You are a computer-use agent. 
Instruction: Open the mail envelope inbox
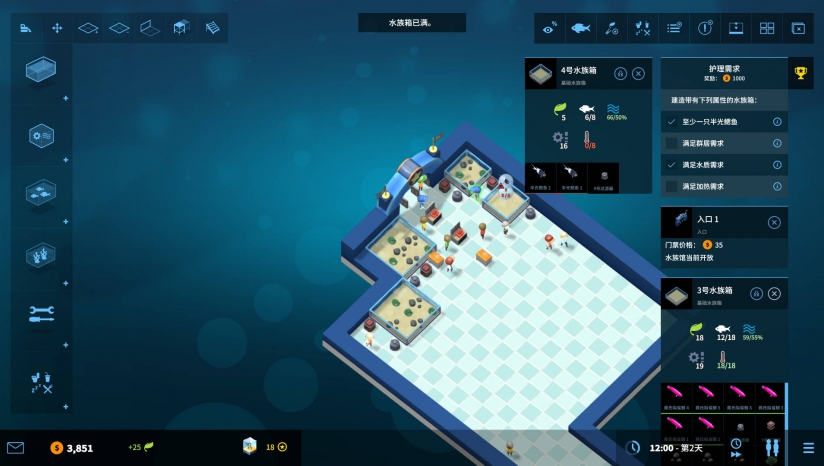15,447
